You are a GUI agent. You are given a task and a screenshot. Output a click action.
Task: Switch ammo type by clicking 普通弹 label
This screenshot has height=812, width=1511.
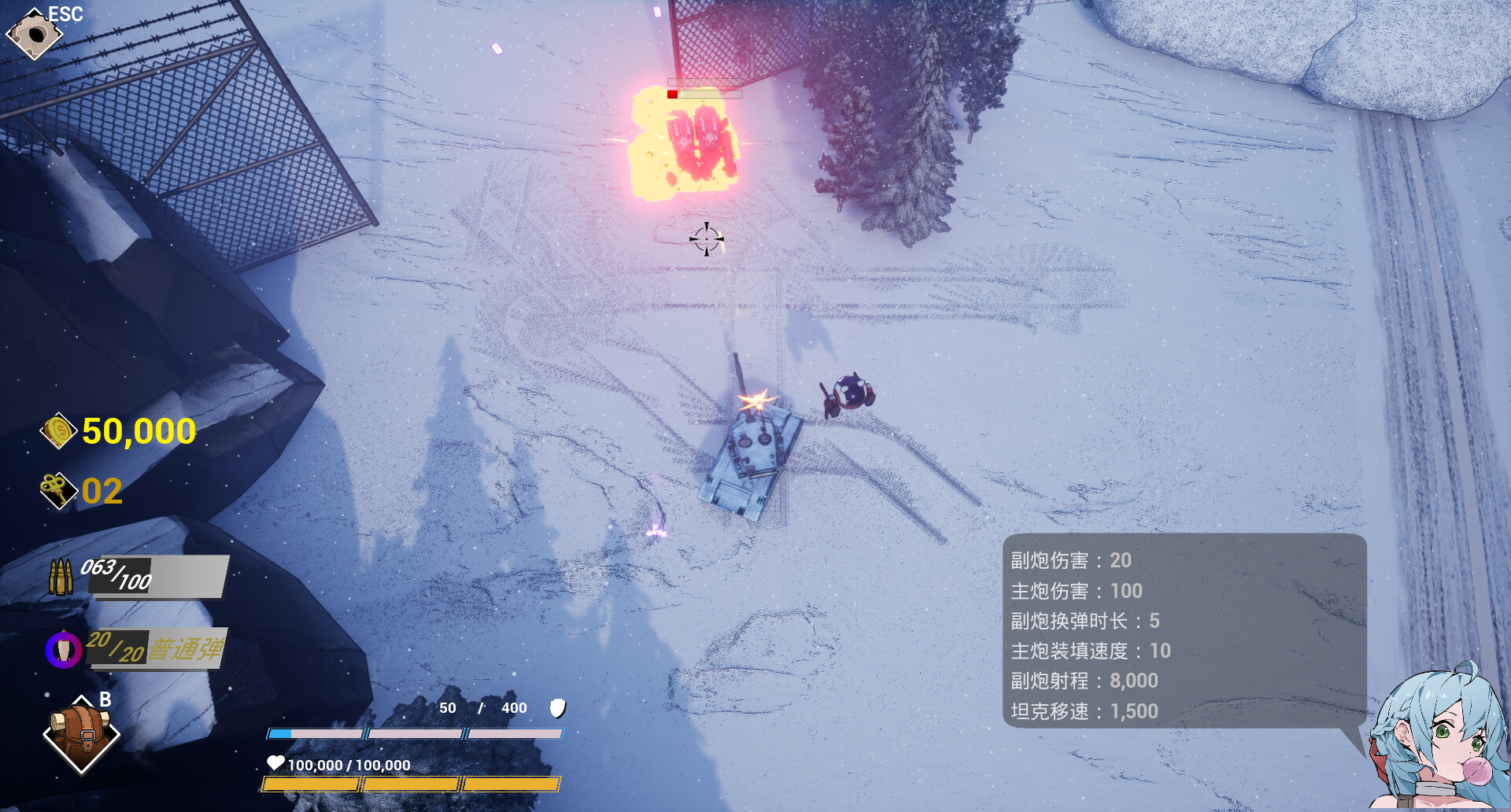189,648
